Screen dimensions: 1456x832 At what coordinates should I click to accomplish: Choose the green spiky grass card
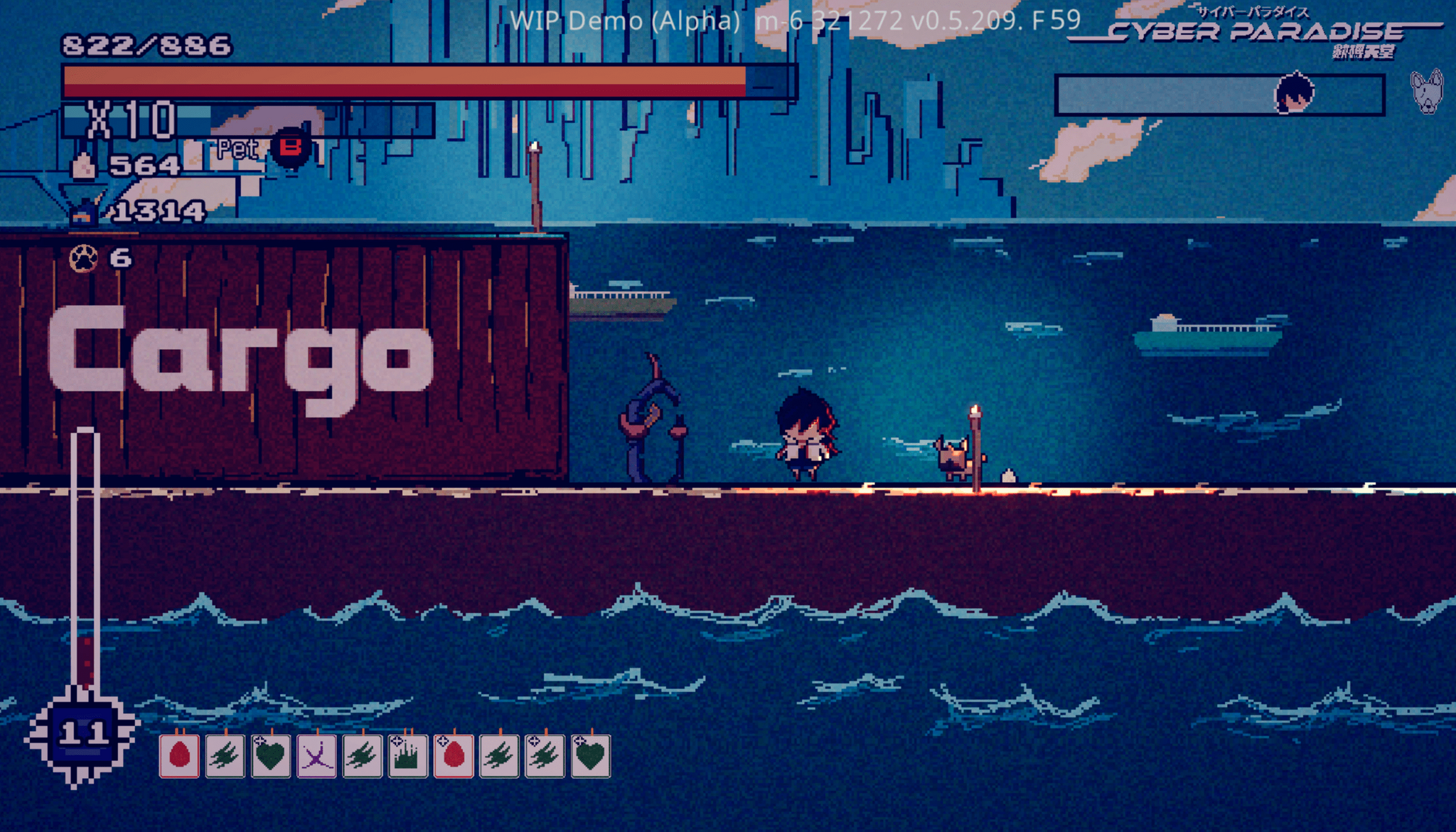[408, 756]
